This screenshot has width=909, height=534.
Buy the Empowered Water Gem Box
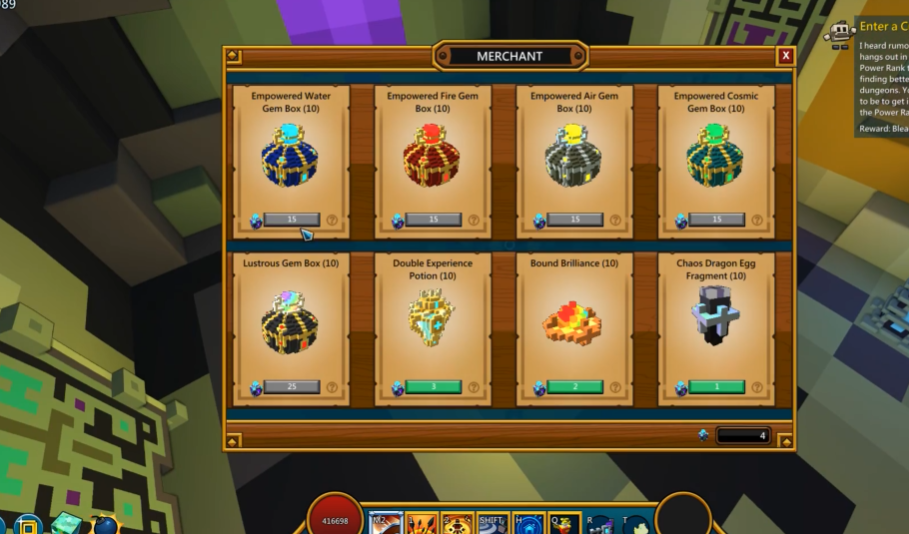(292, 220)
